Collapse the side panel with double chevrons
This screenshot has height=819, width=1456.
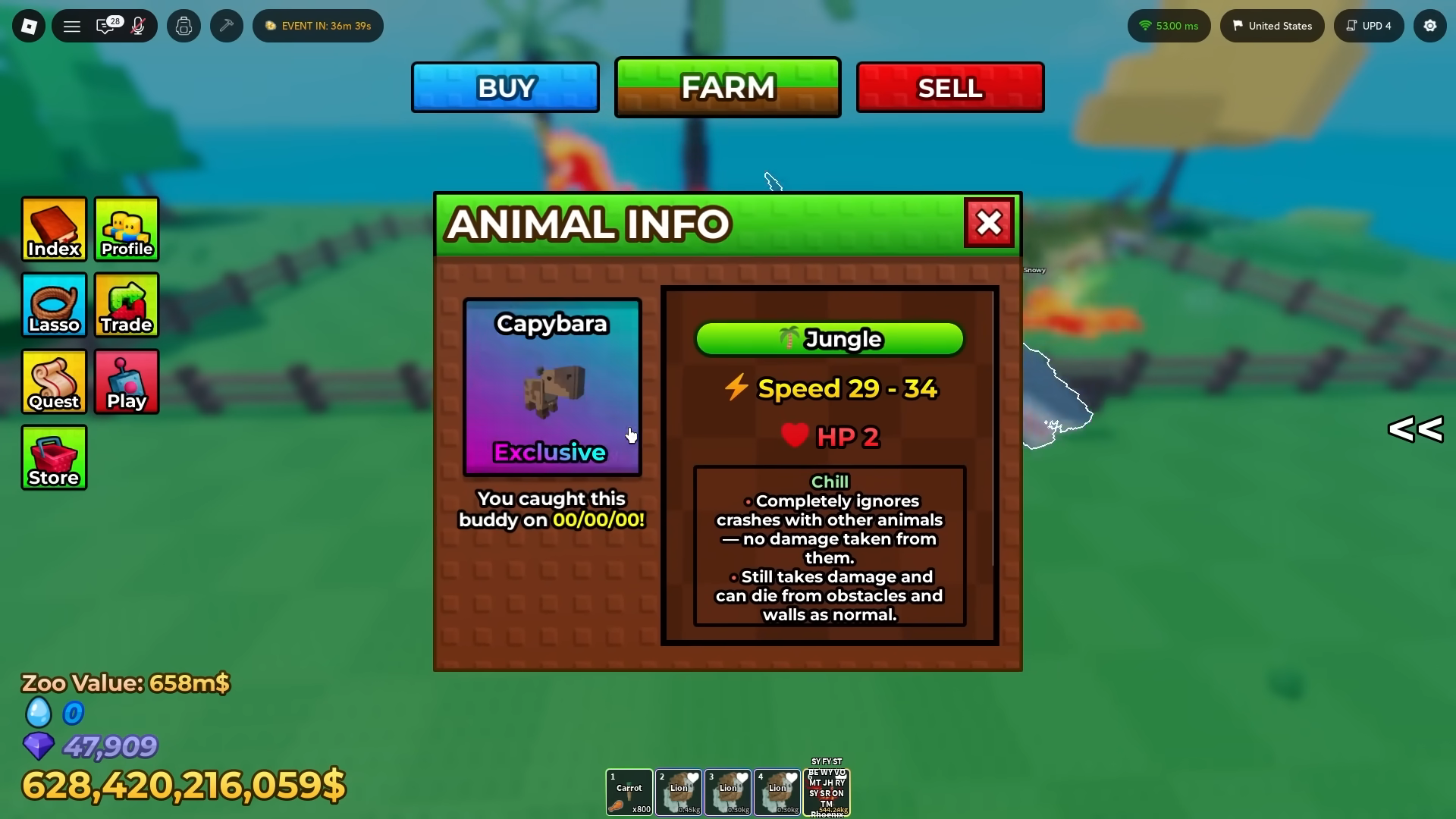pos(1414,430)
